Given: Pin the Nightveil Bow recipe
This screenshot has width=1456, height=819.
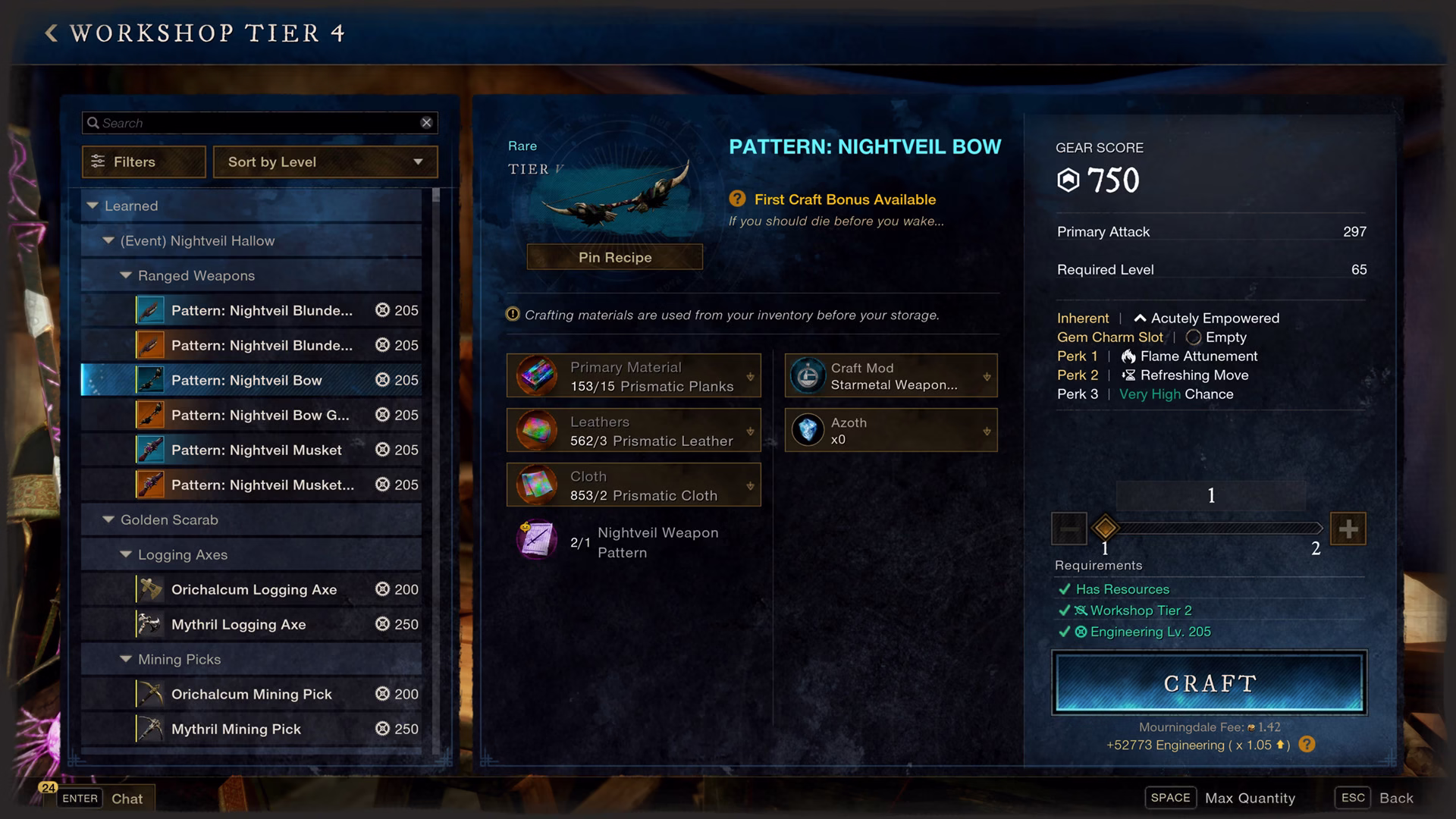Looking at the screenshot, I should [x=614, y=257].
